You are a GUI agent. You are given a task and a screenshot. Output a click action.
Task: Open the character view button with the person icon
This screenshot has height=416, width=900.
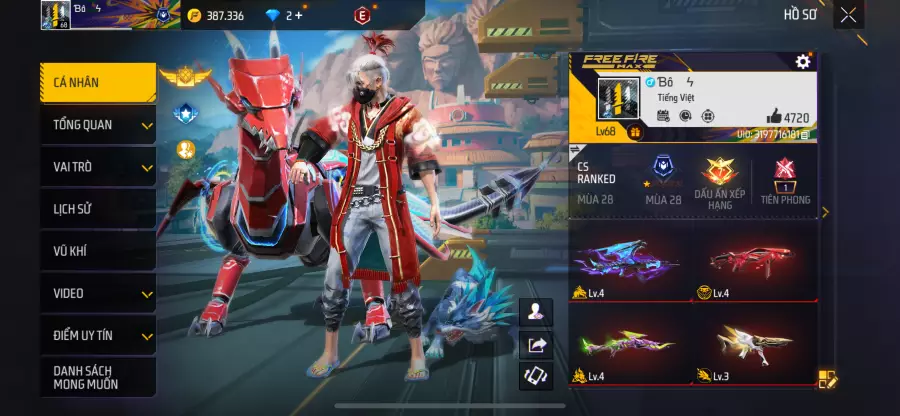(538, 312)
